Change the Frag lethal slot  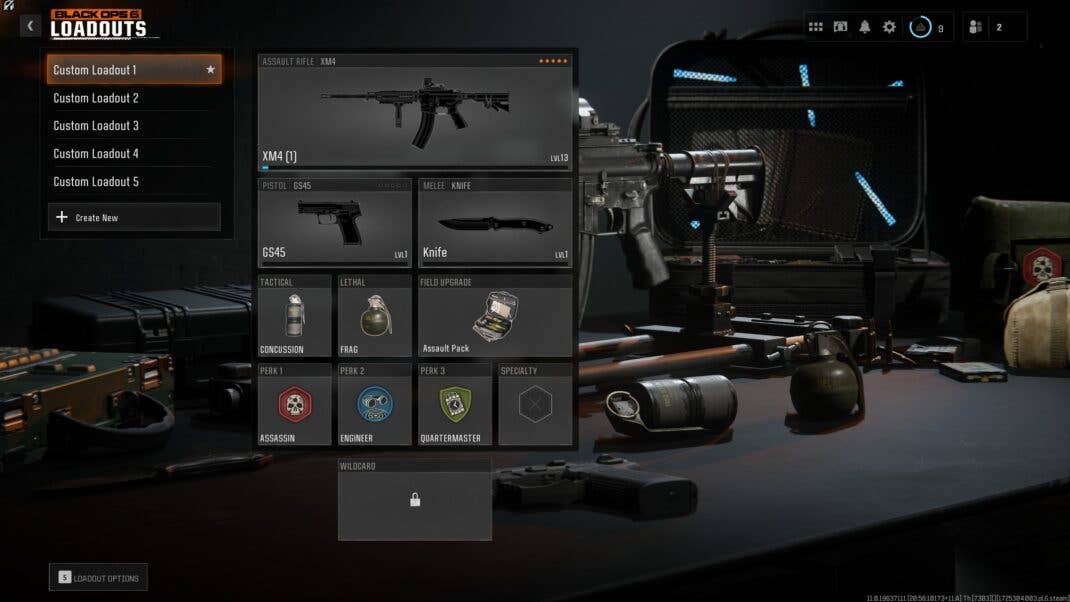point(375,316)
